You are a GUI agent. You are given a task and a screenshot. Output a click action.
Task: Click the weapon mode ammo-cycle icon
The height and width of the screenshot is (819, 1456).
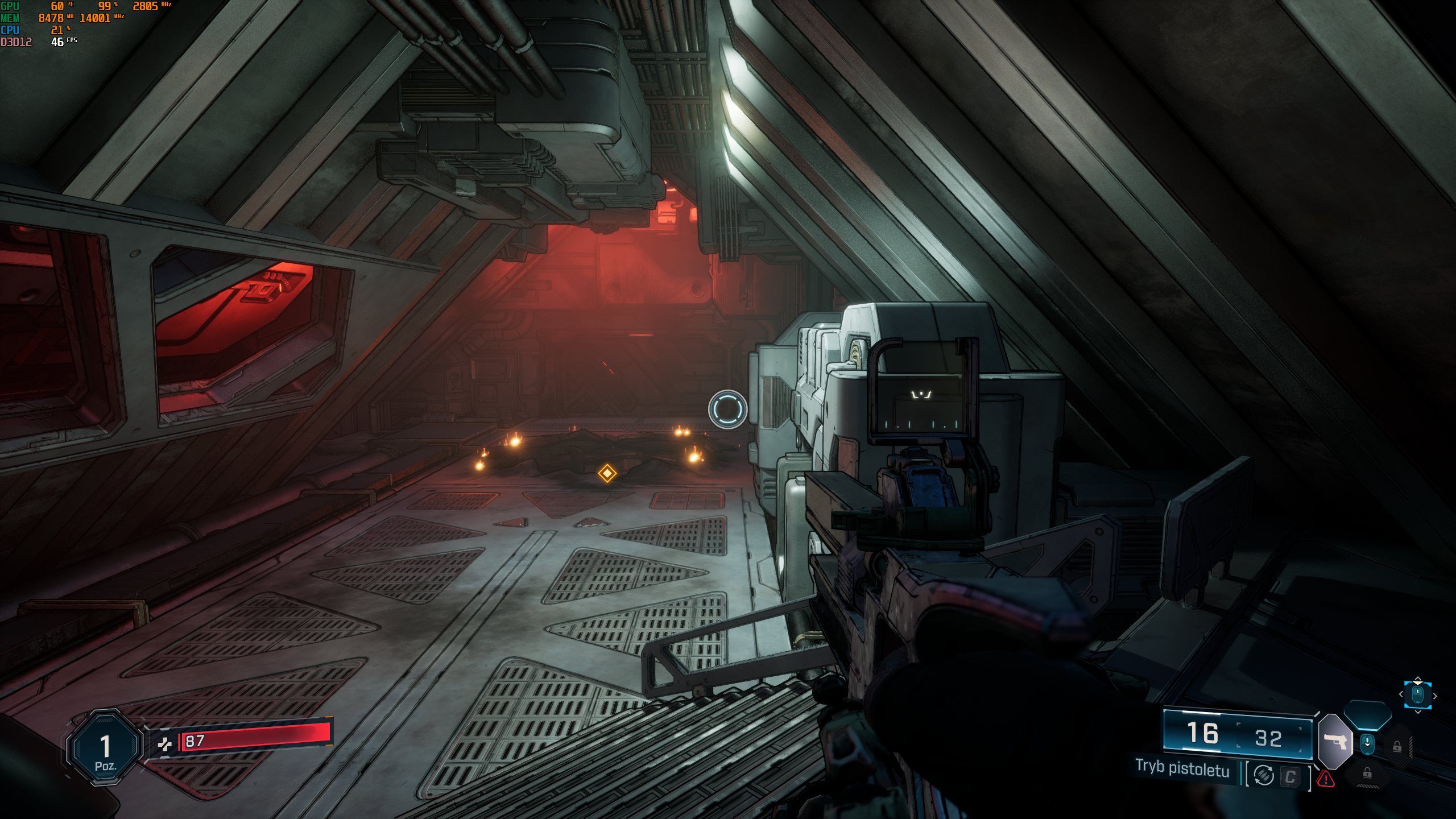click(1264, 775)
